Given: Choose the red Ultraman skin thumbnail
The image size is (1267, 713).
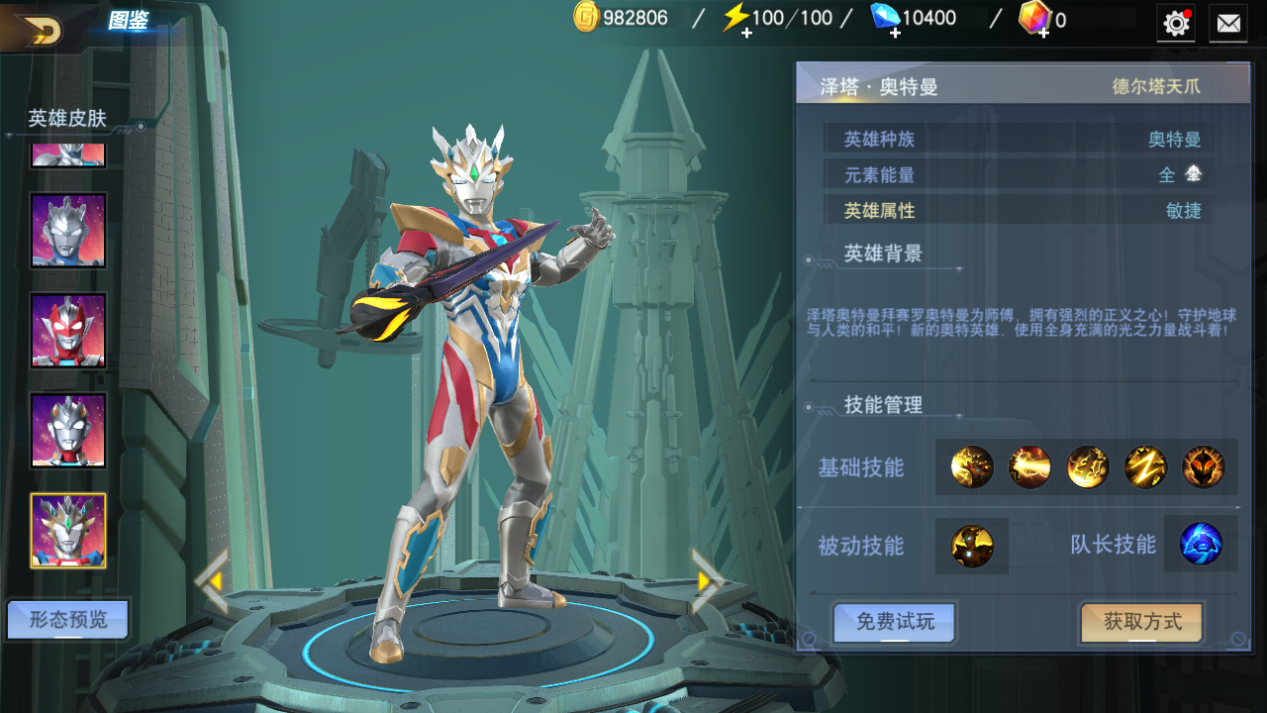Looking at the screenshot, I should [68, 330].
